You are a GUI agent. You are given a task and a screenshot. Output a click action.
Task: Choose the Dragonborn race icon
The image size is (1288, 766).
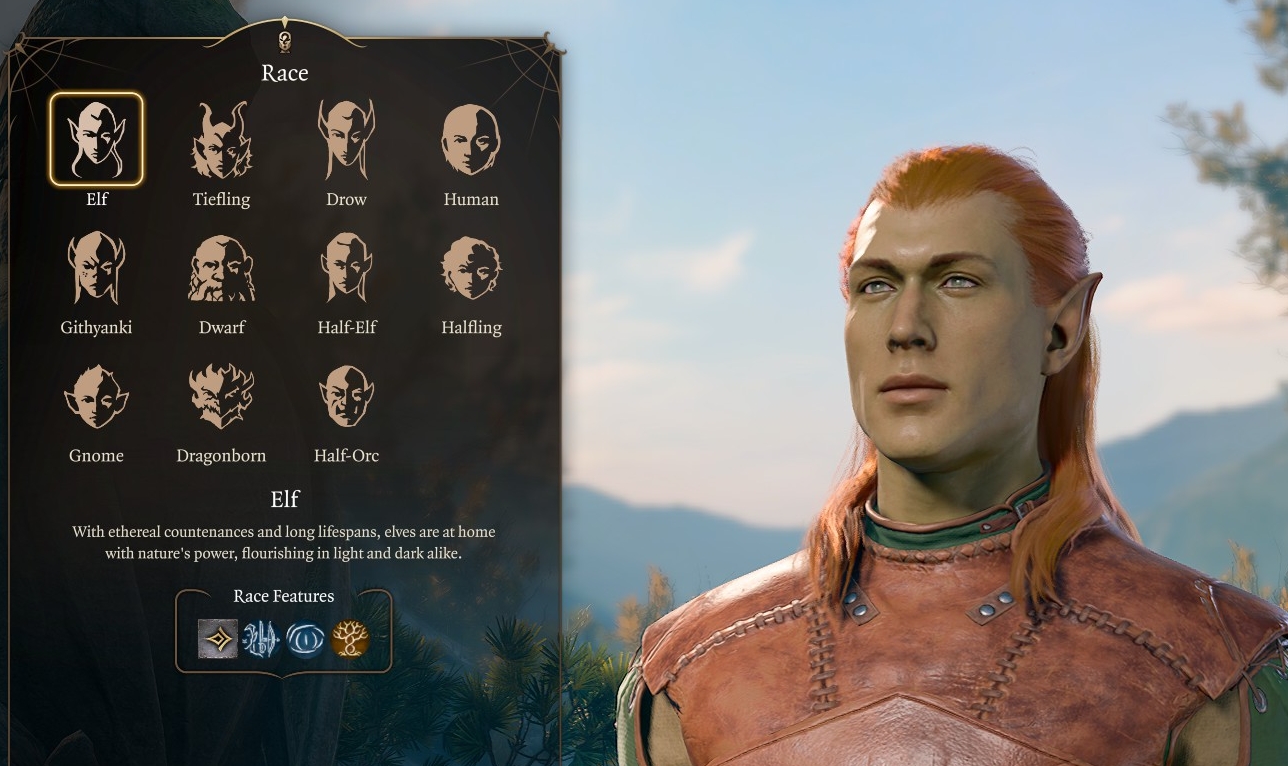click(221, 395)
